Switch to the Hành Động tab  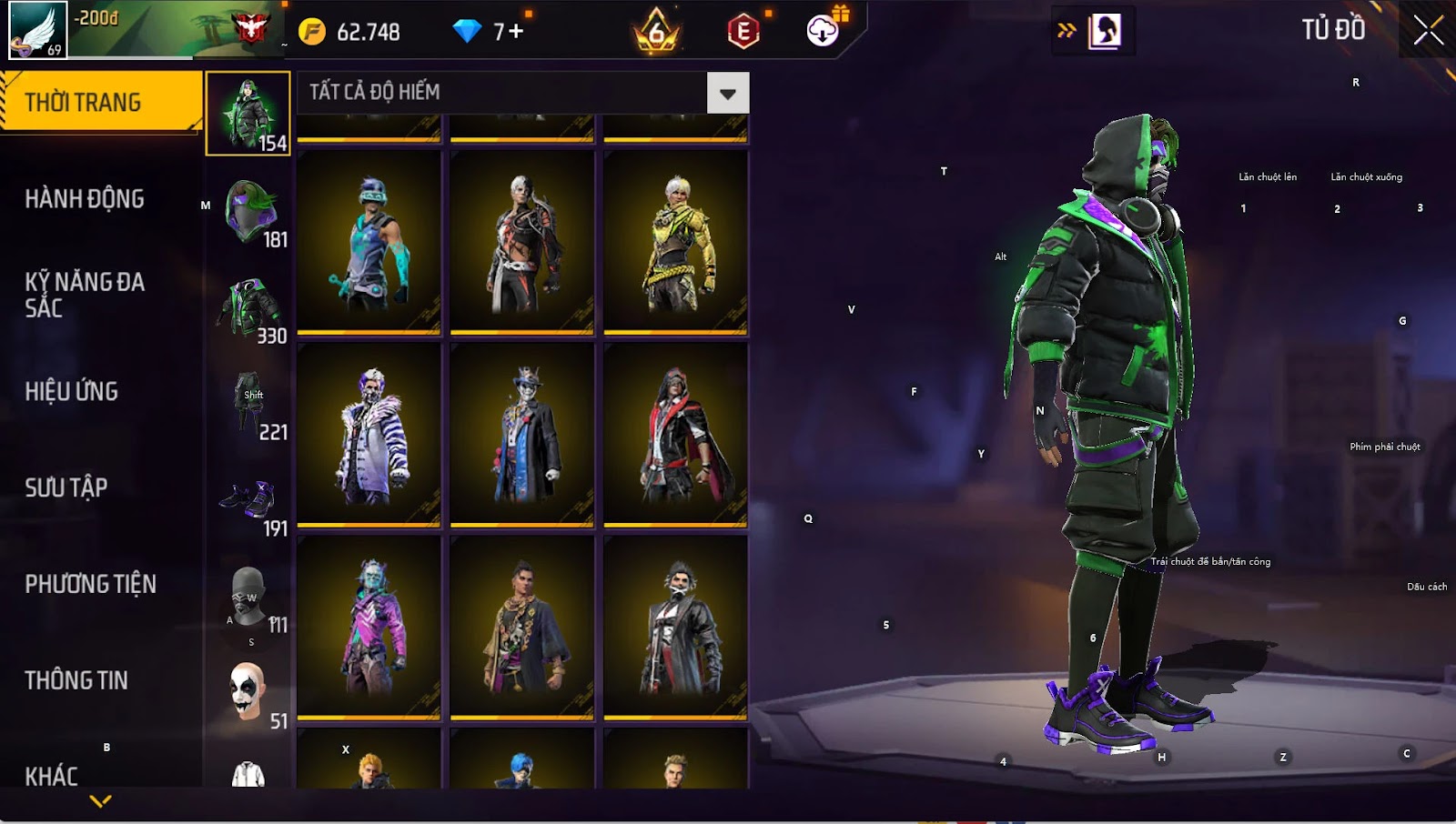point(85,198)
